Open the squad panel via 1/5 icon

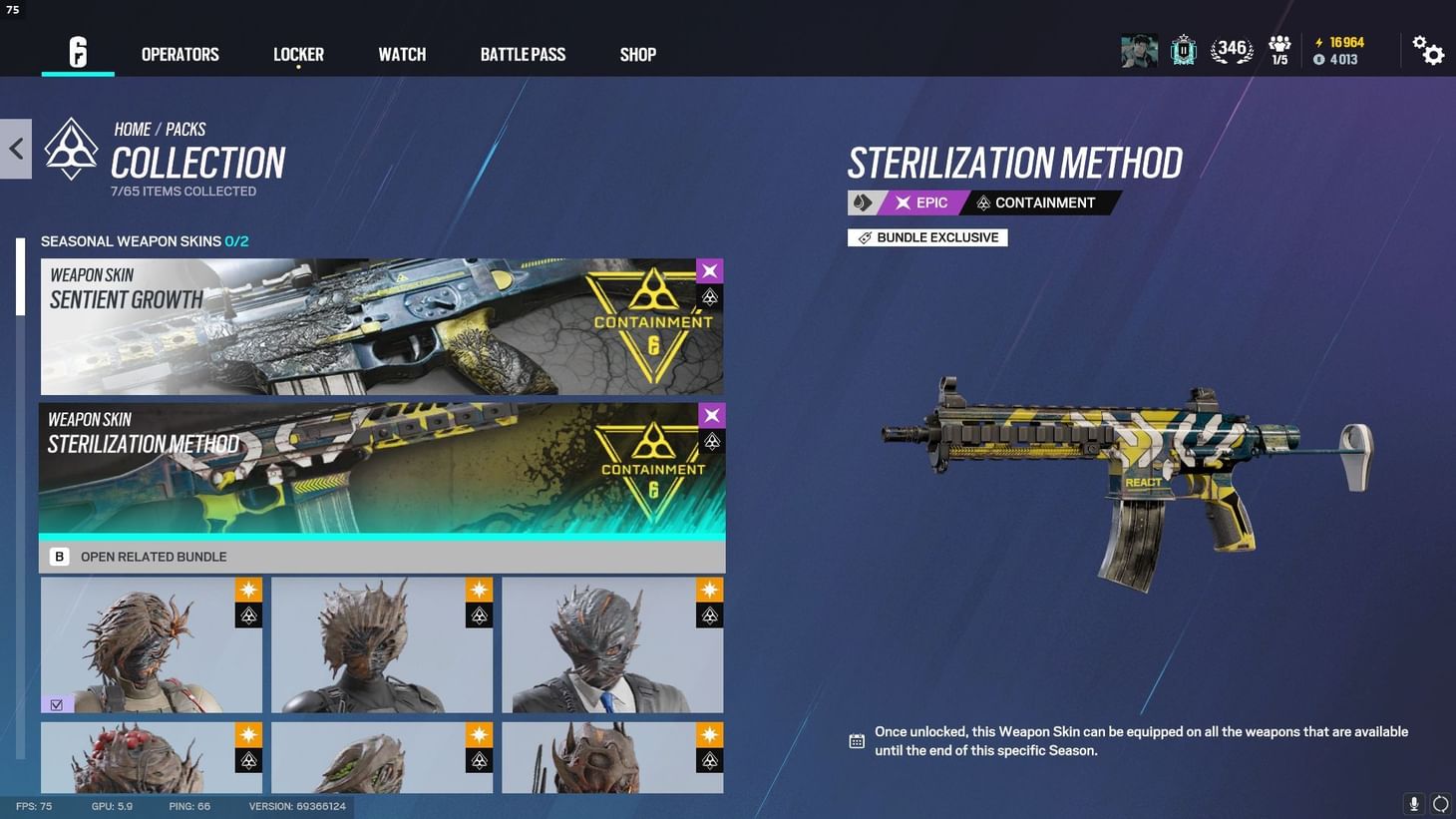(1279, 48)
